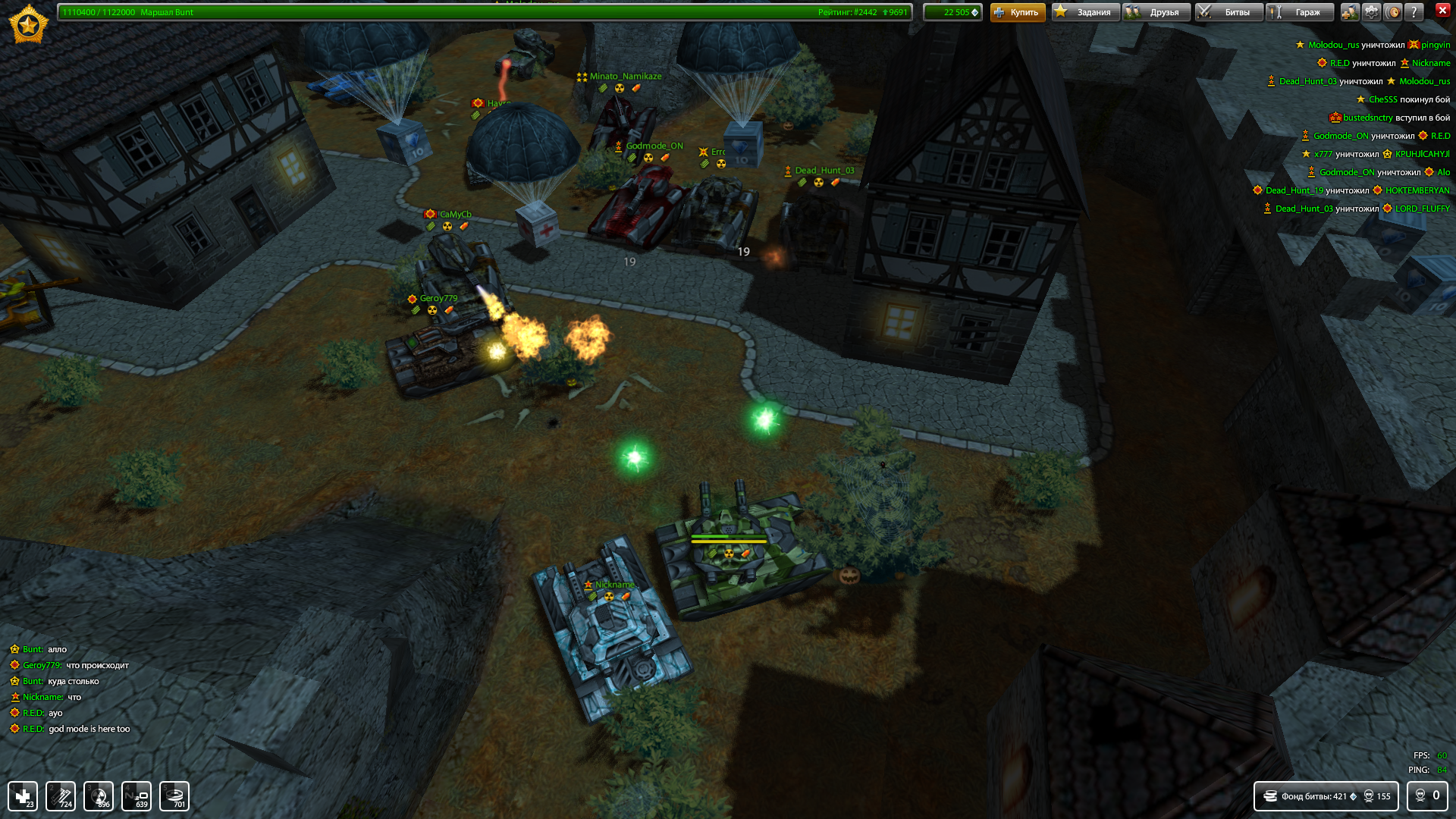Enter the Гараж (Garage)
This screenshot has height=819, width=1456.
(1300, 12)
